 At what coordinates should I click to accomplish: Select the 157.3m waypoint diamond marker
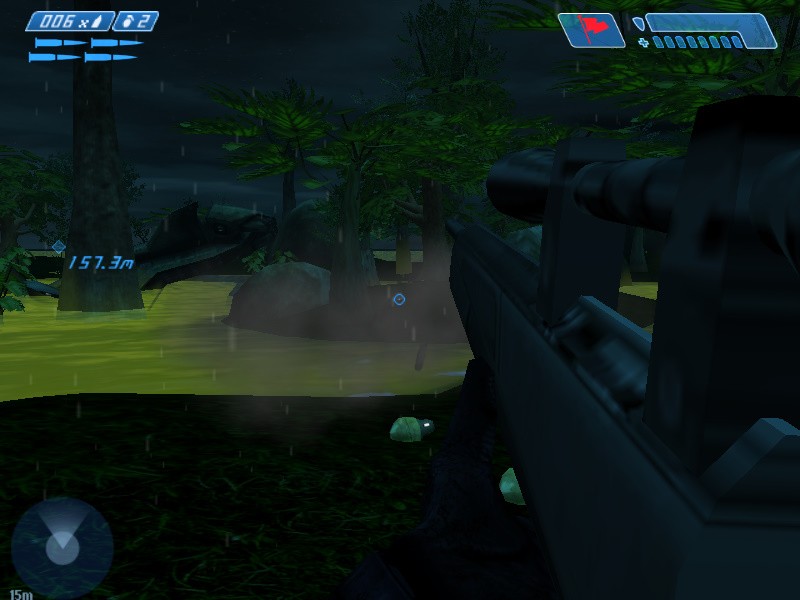[58, 246]
